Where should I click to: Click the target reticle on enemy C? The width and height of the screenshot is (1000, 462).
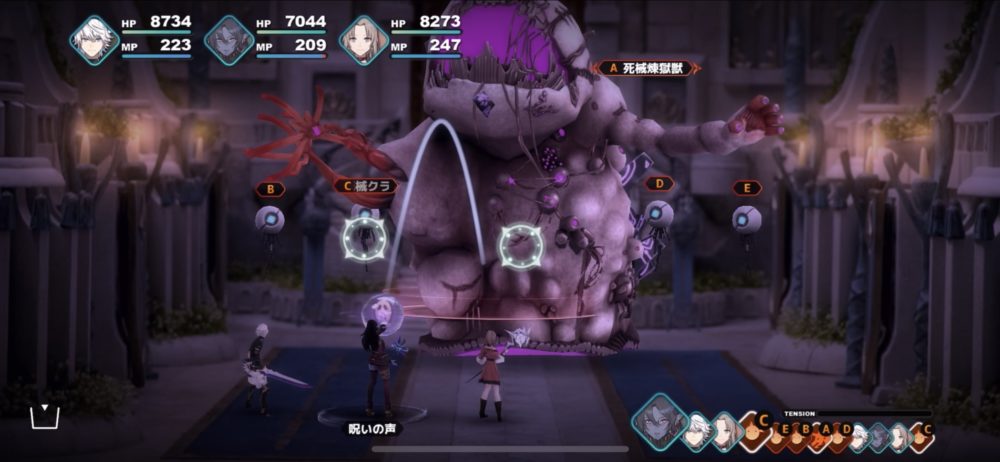363,237
